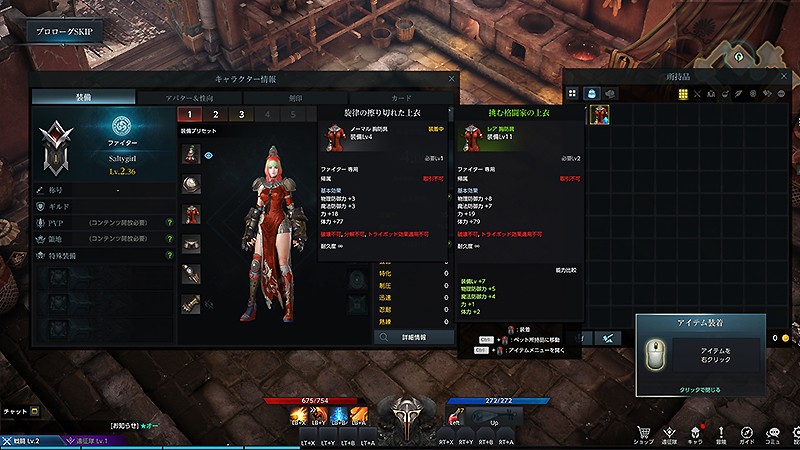Click the チャット chat box

[x=20, y=411]
